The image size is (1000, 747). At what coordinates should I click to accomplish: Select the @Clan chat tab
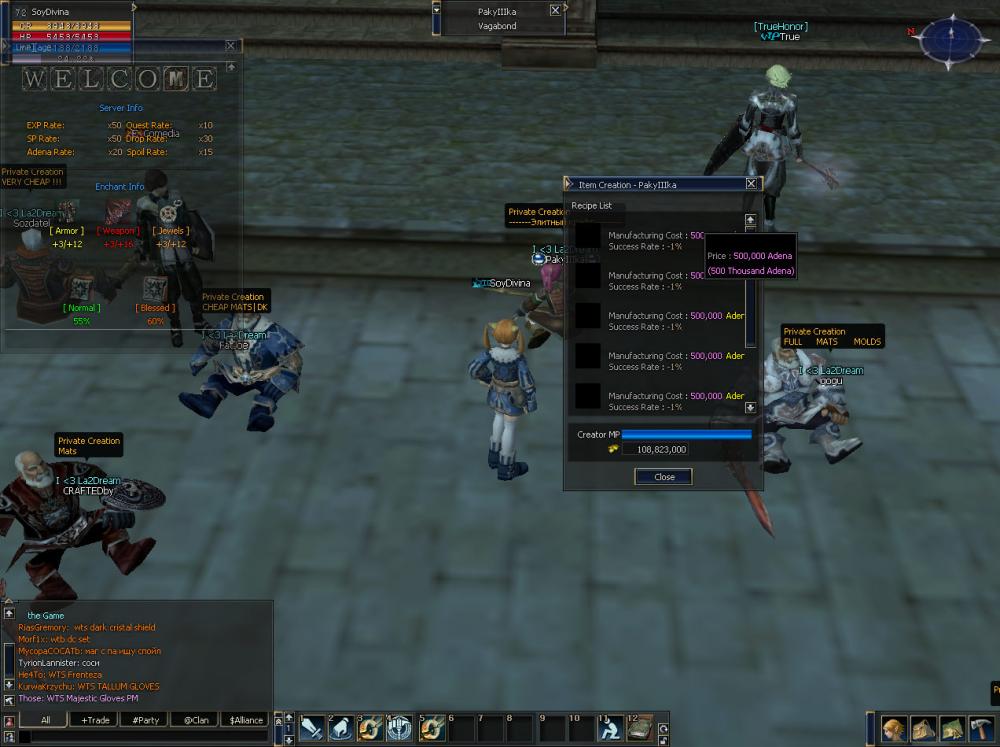pos(196,720)
